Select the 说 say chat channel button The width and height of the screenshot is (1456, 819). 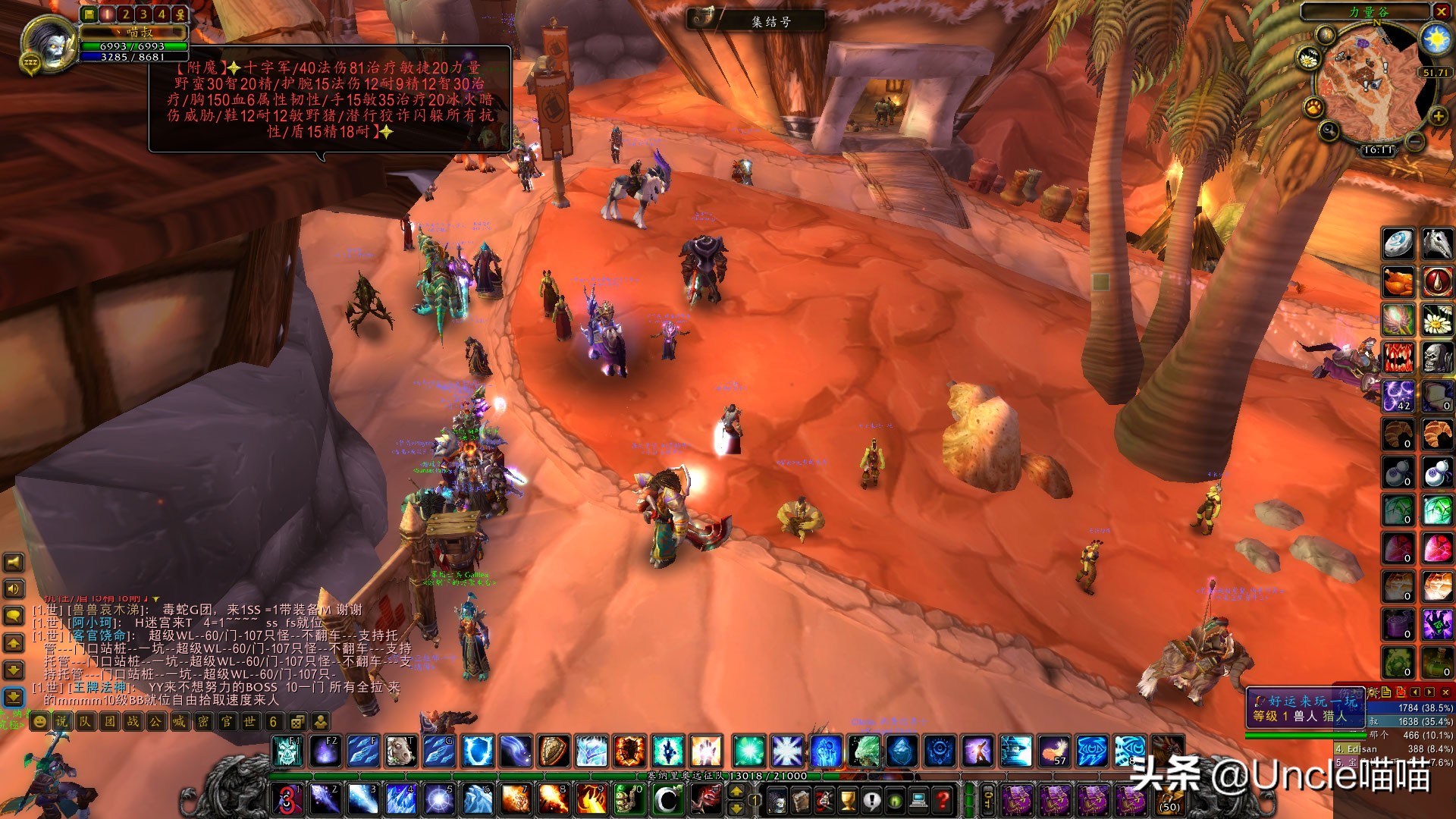[62, 721]
